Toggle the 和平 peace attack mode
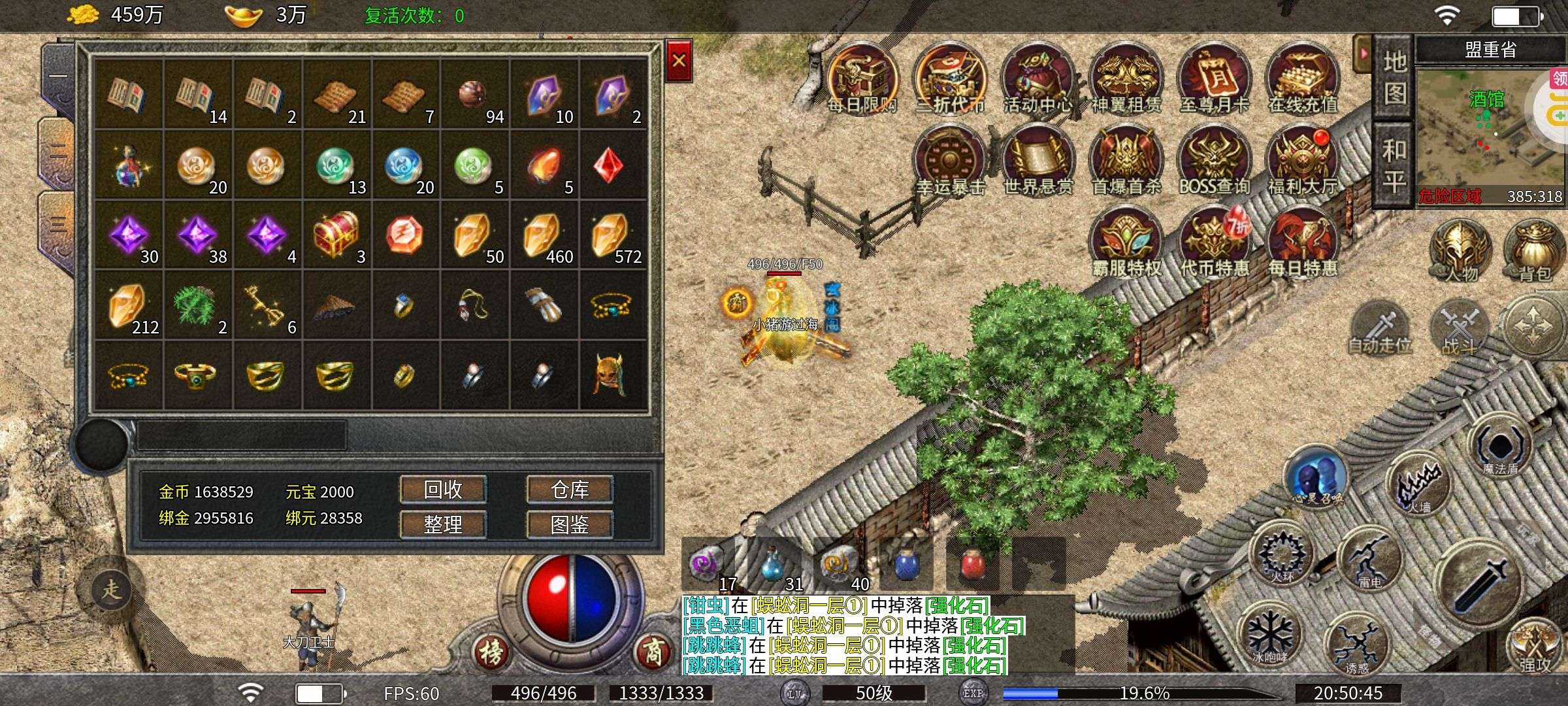Viewport: 1568px width, 706px height. (x=1394, y=165)
